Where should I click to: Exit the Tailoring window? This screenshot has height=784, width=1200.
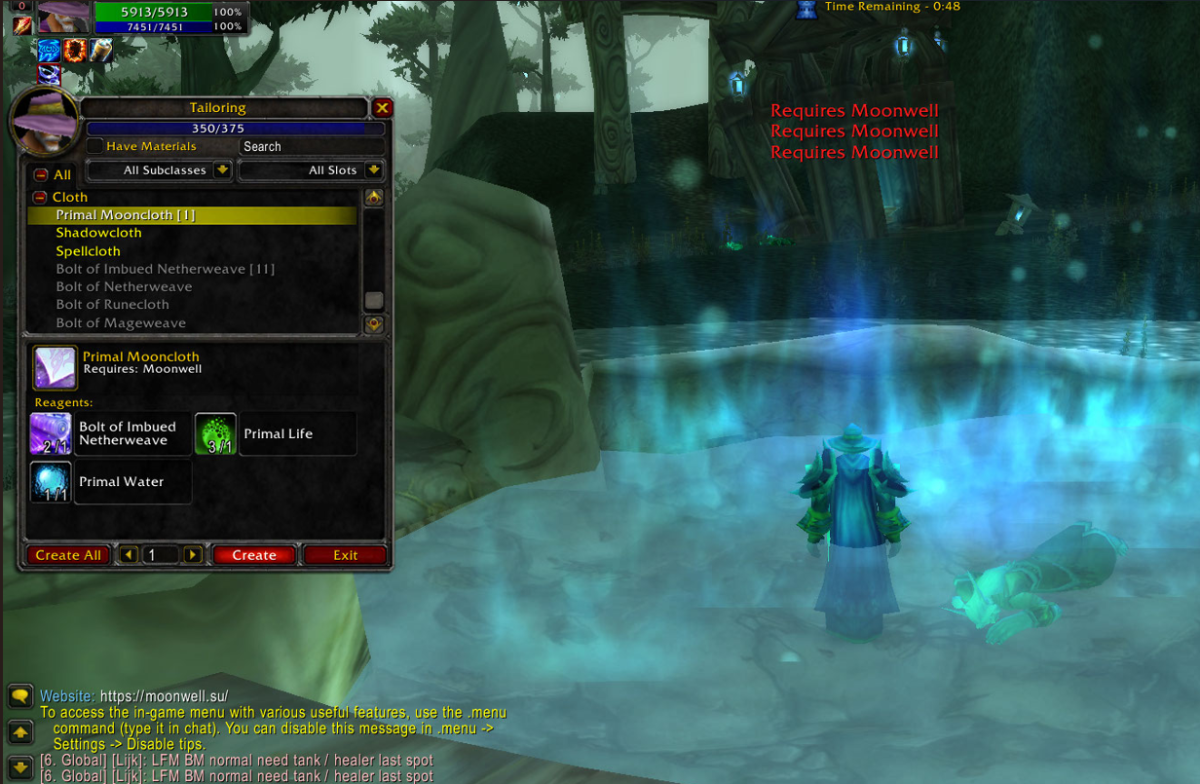coord(345,555)
